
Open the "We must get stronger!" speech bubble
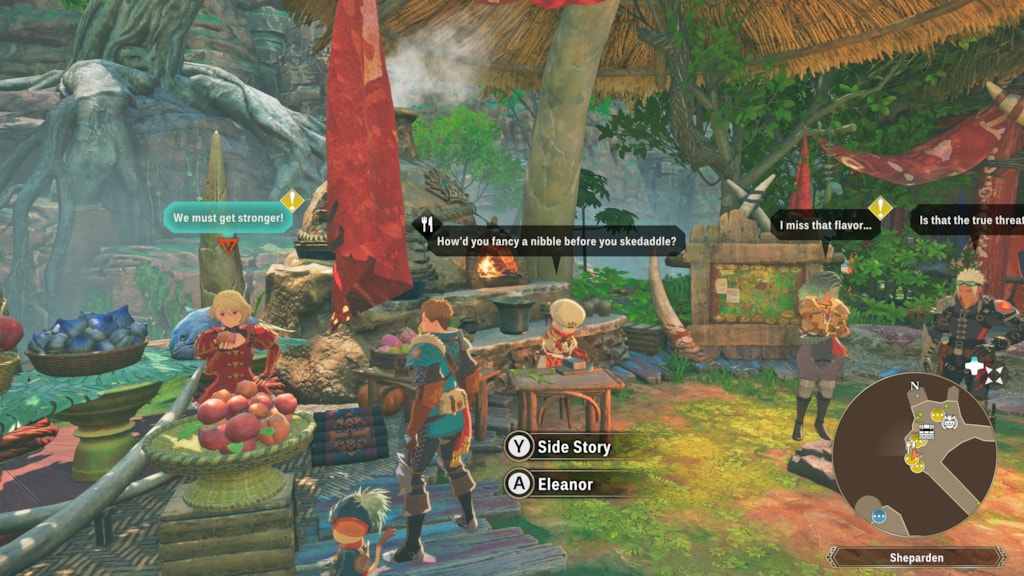(x=228, y=217)
